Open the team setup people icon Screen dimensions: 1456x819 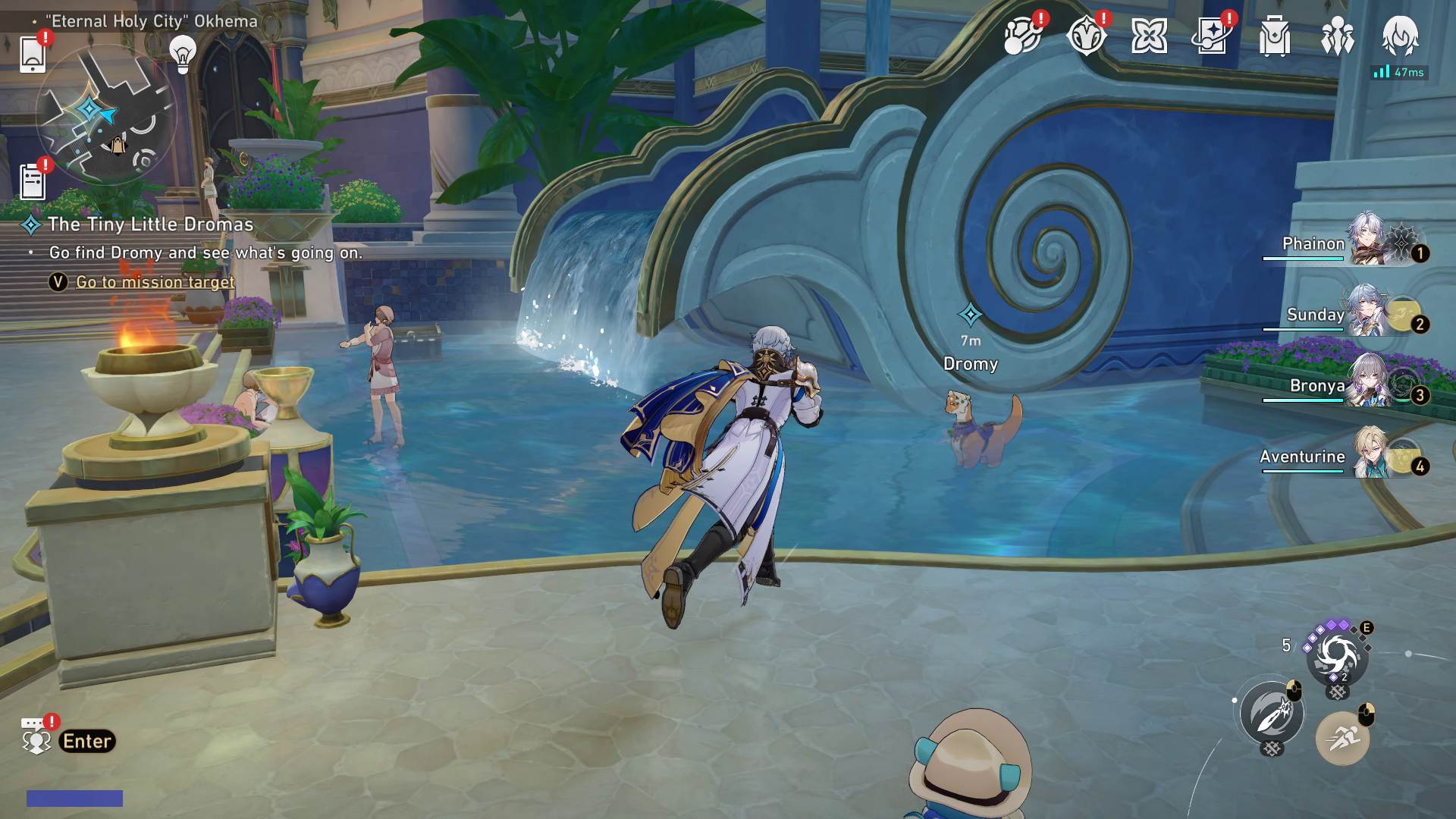pos(1337,36)
